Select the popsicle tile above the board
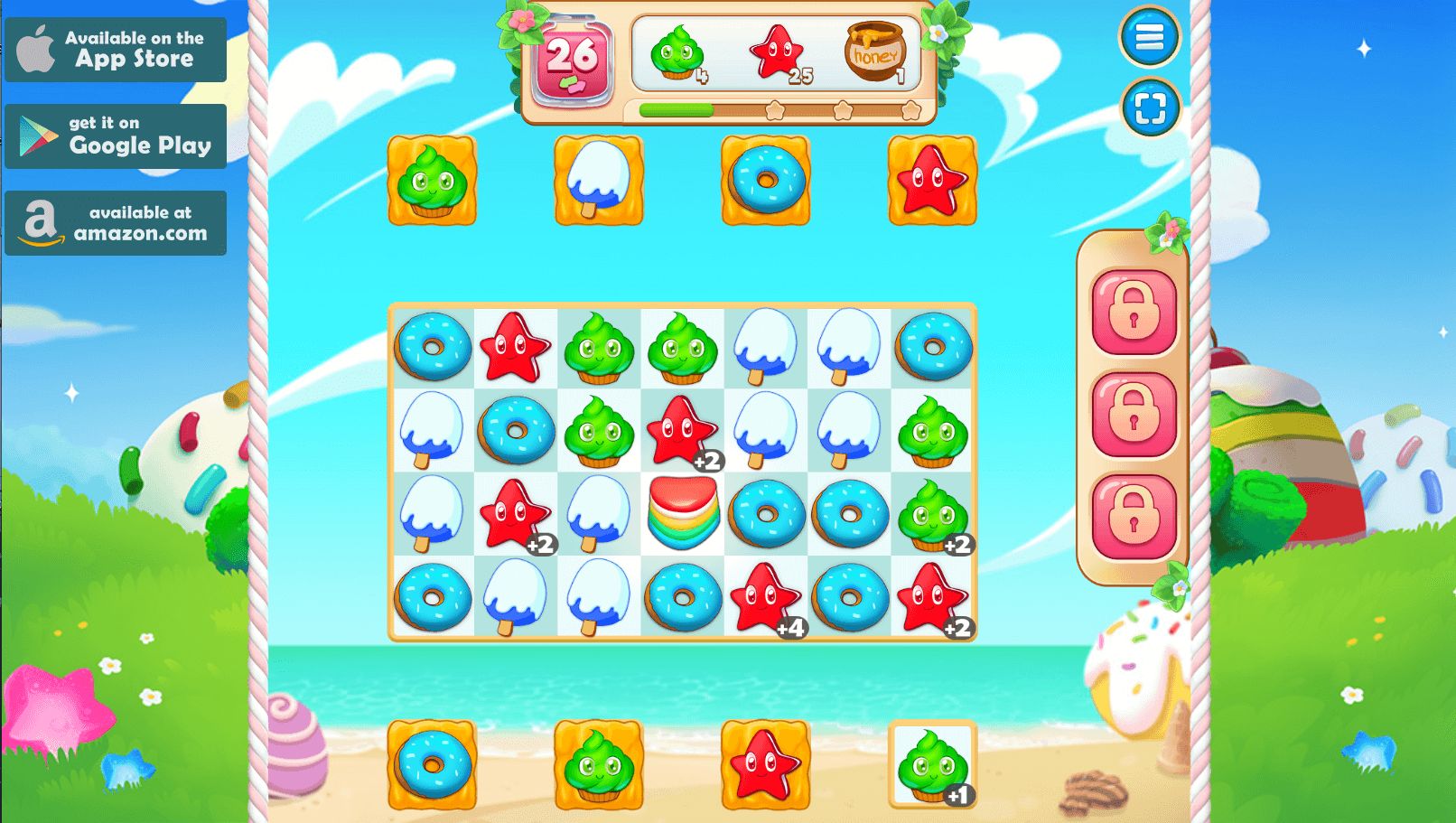1456x823 pixels. (598, 179)
